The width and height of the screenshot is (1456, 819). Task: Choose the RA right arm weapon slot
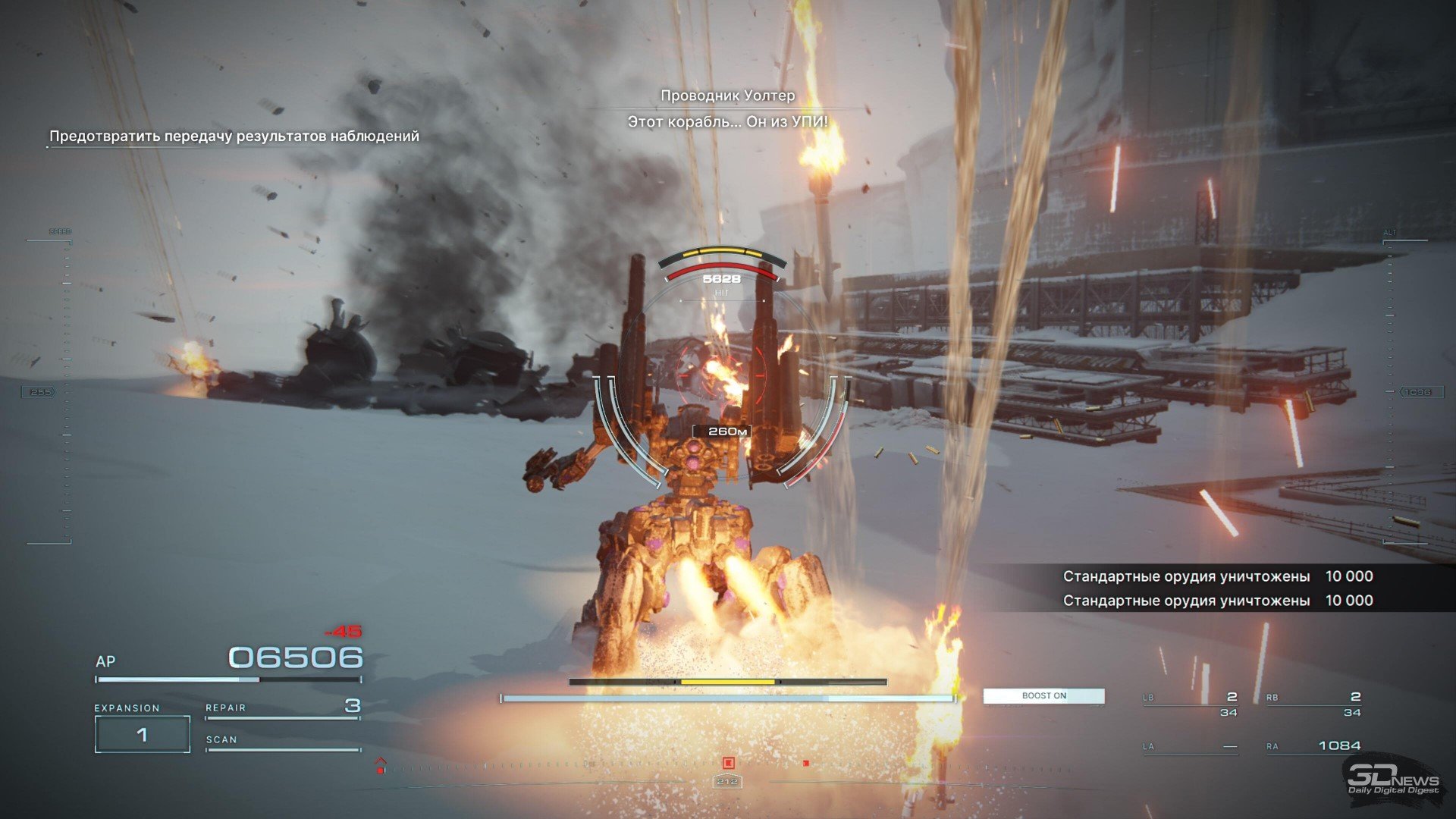click(x=1313, y=746)
